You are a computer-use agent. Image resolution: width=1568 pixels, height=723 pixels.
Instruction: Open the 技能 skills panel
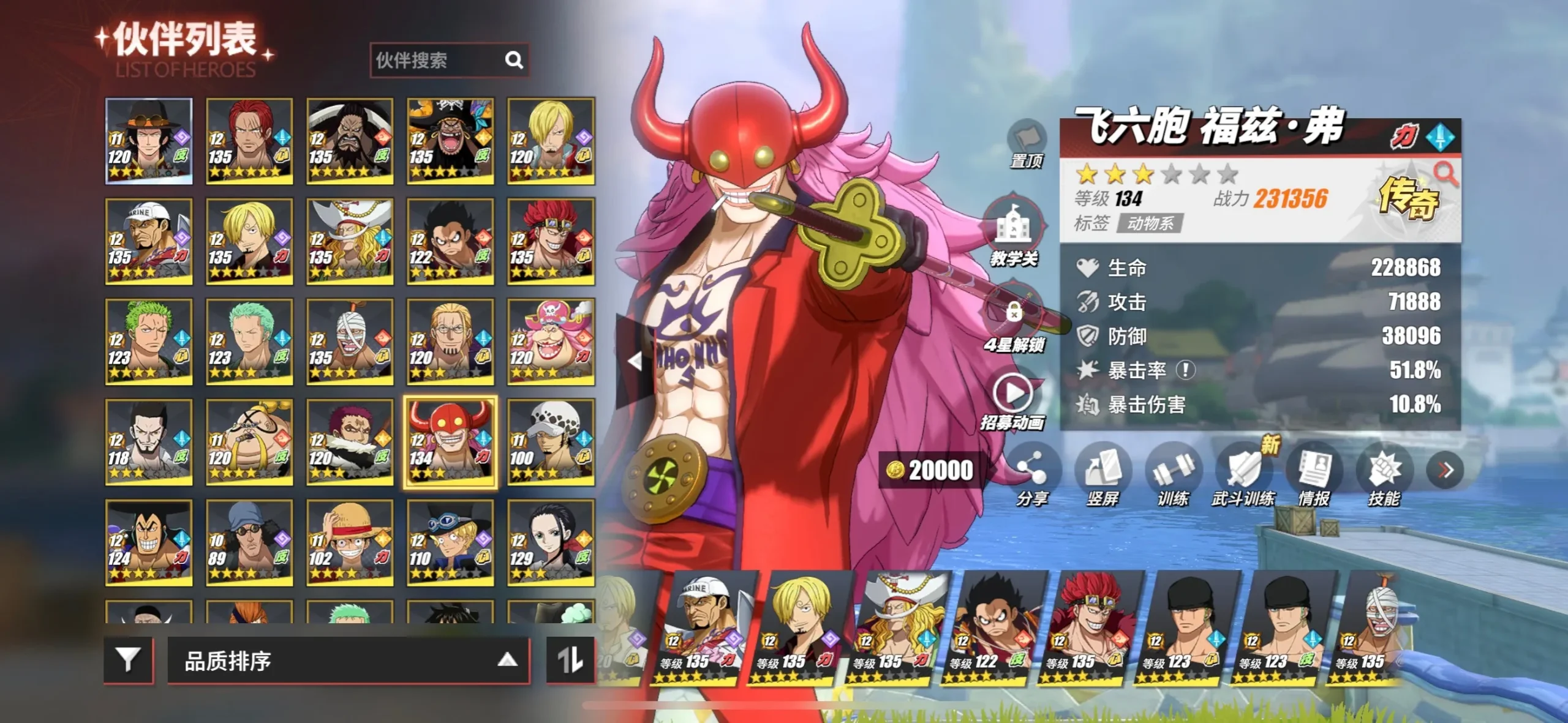click(1384, 470)
